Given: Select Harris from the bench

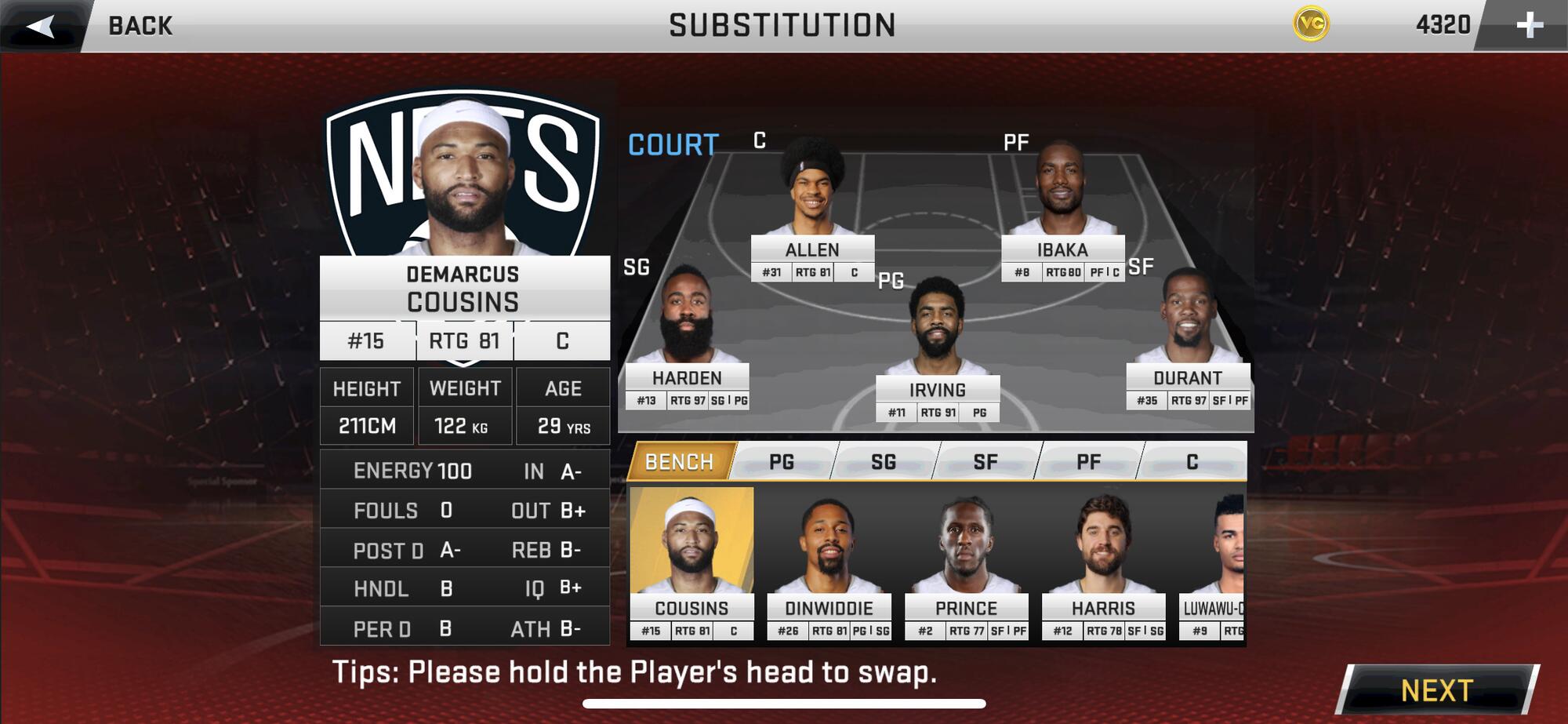Looking at the screenshot, I should 1103,549.
